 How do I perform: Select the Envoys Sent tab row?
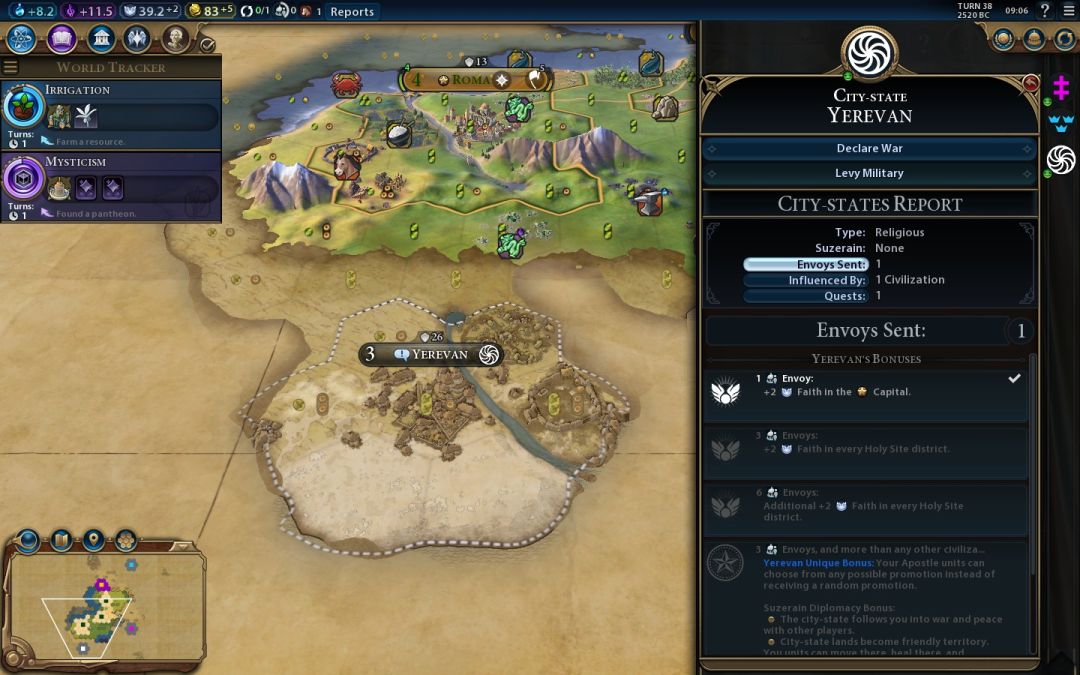coord(806,264)
